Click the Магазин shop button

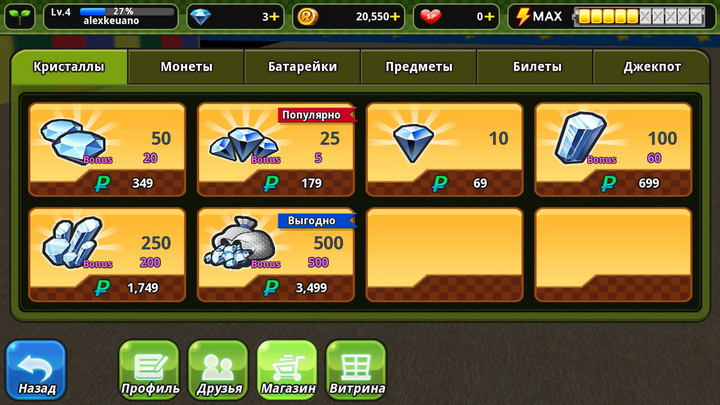[287, 370]
